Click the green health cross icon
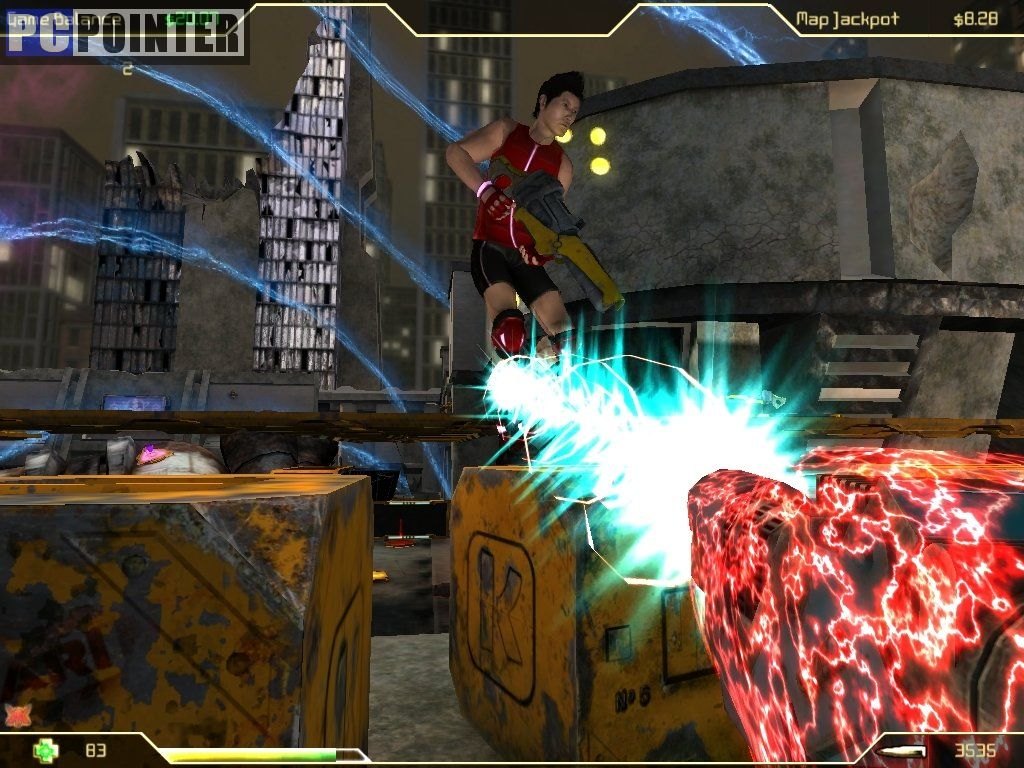The height and width of the screenshot is (768, 1024). coord(44,749)
